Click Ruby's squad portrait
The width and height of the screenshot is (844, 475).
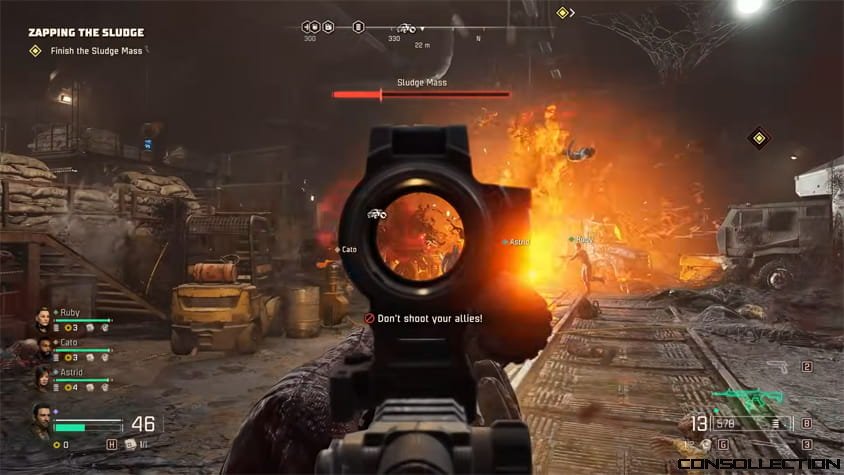tap(44, 320)
